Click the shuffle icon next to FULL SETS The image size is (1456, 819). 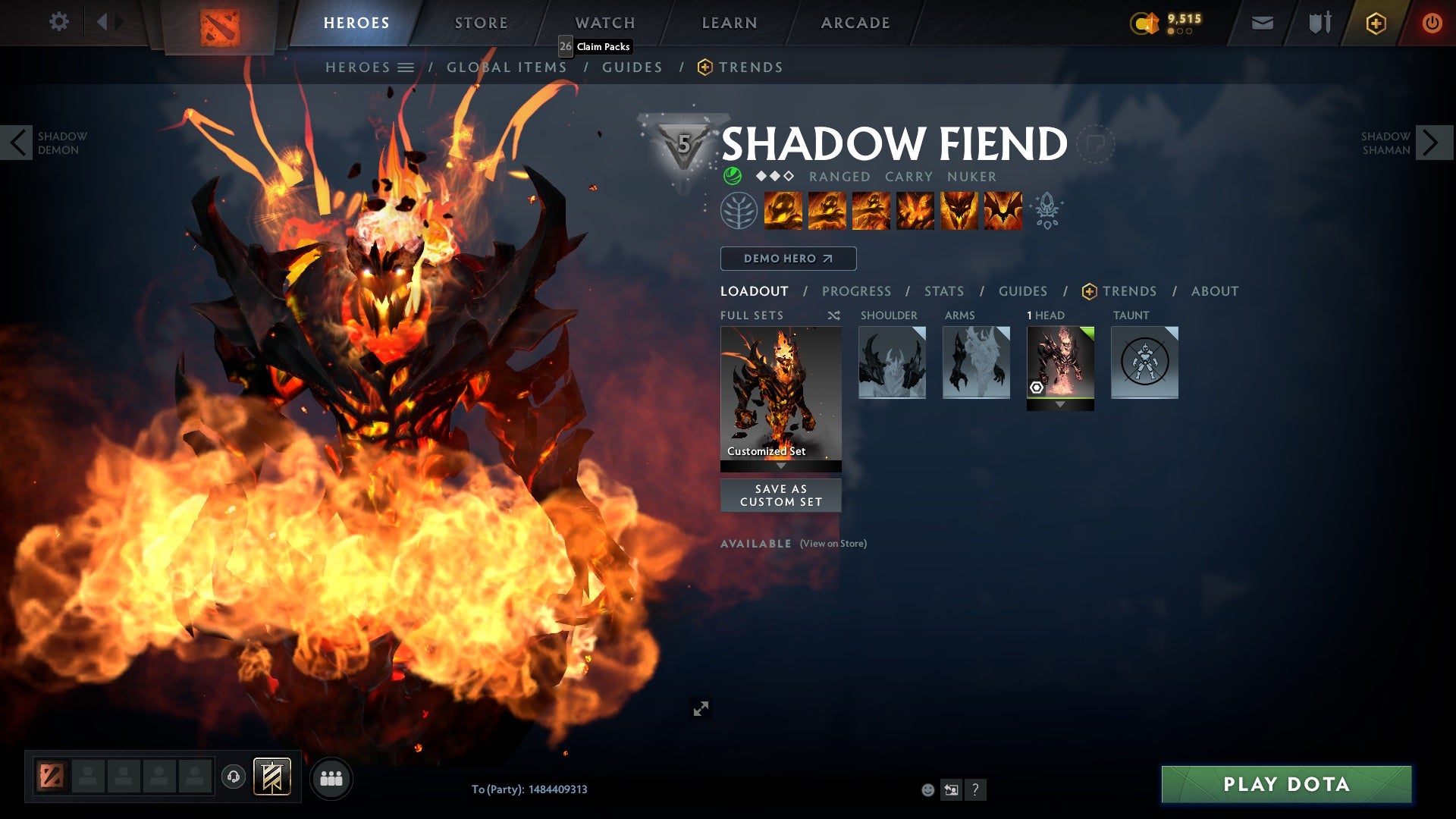pyautogui.click(x=833, y=315)
